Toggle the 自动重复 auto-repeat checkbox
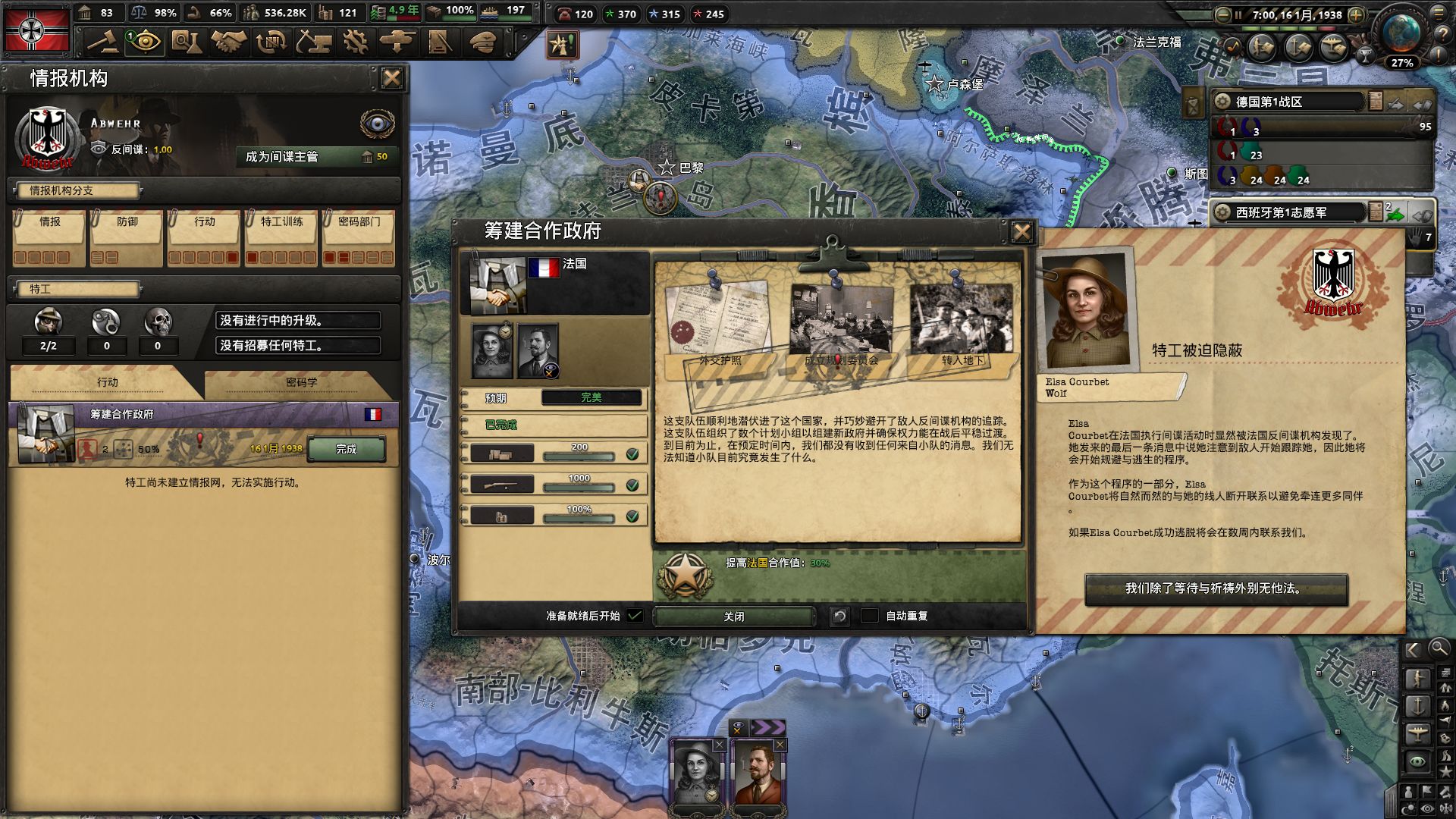The width and height of the screenshot is (1456, 819). (x=870, y=616)
